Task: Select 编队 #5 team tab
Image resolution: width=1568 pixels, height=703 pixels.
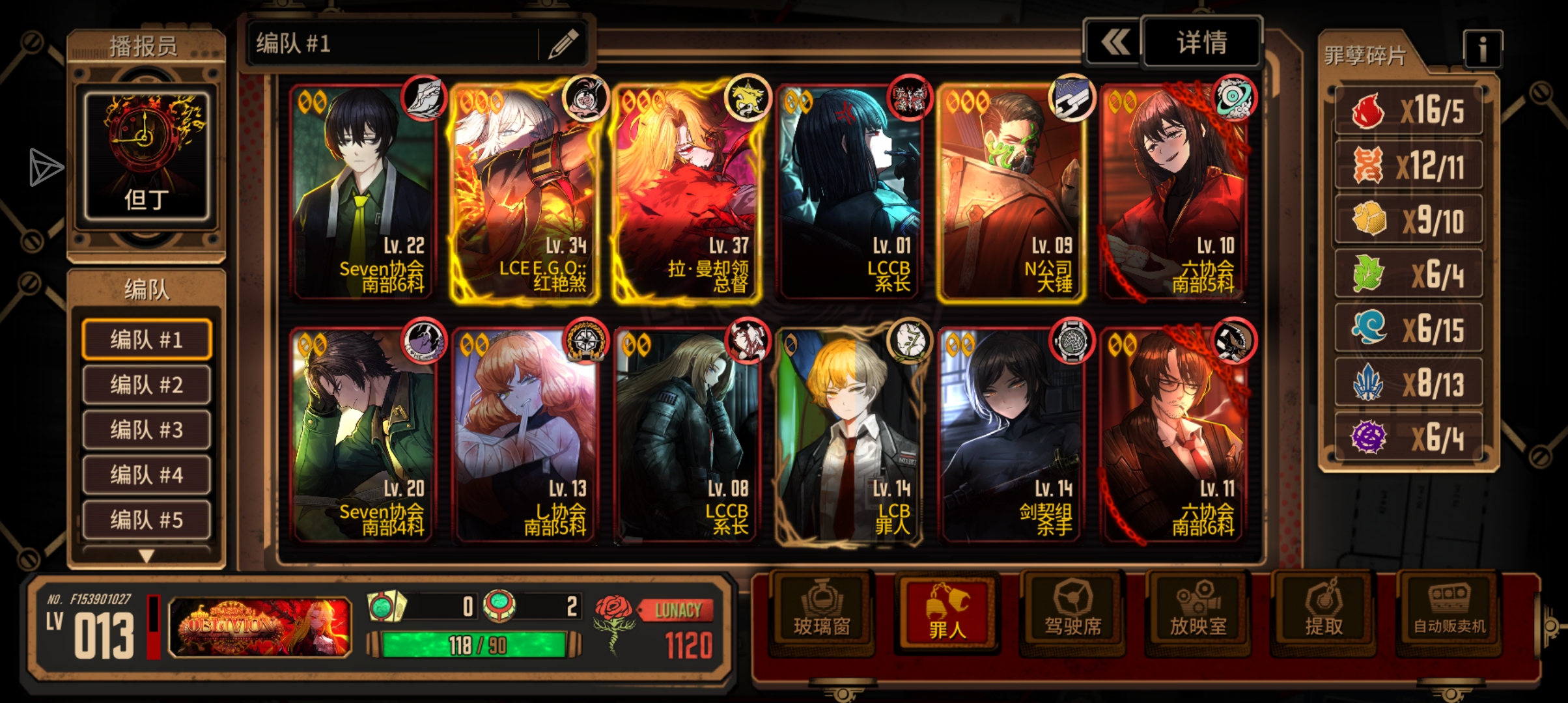Action: pos(147,519)
